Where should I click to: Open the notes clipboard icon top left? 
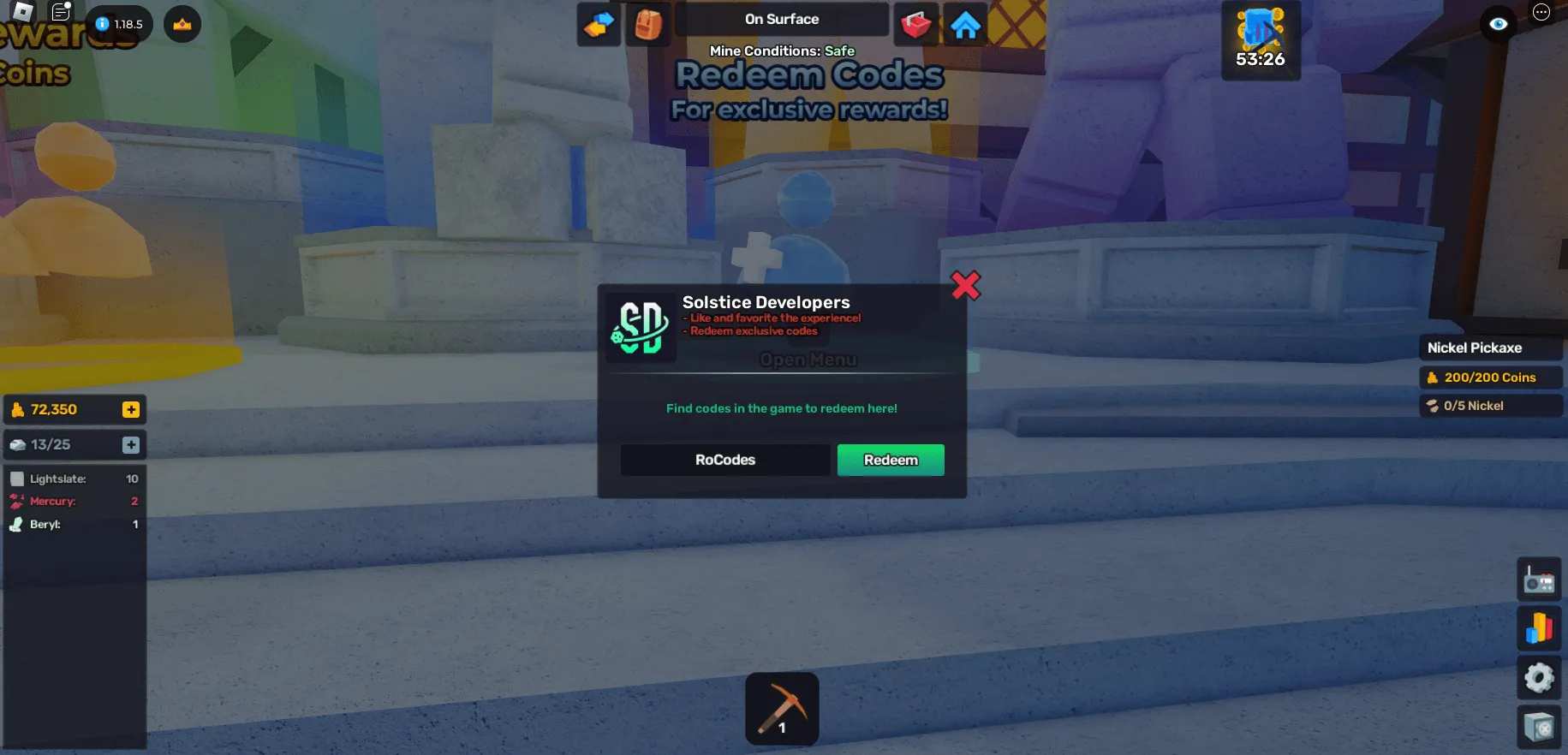pos(60,12)
